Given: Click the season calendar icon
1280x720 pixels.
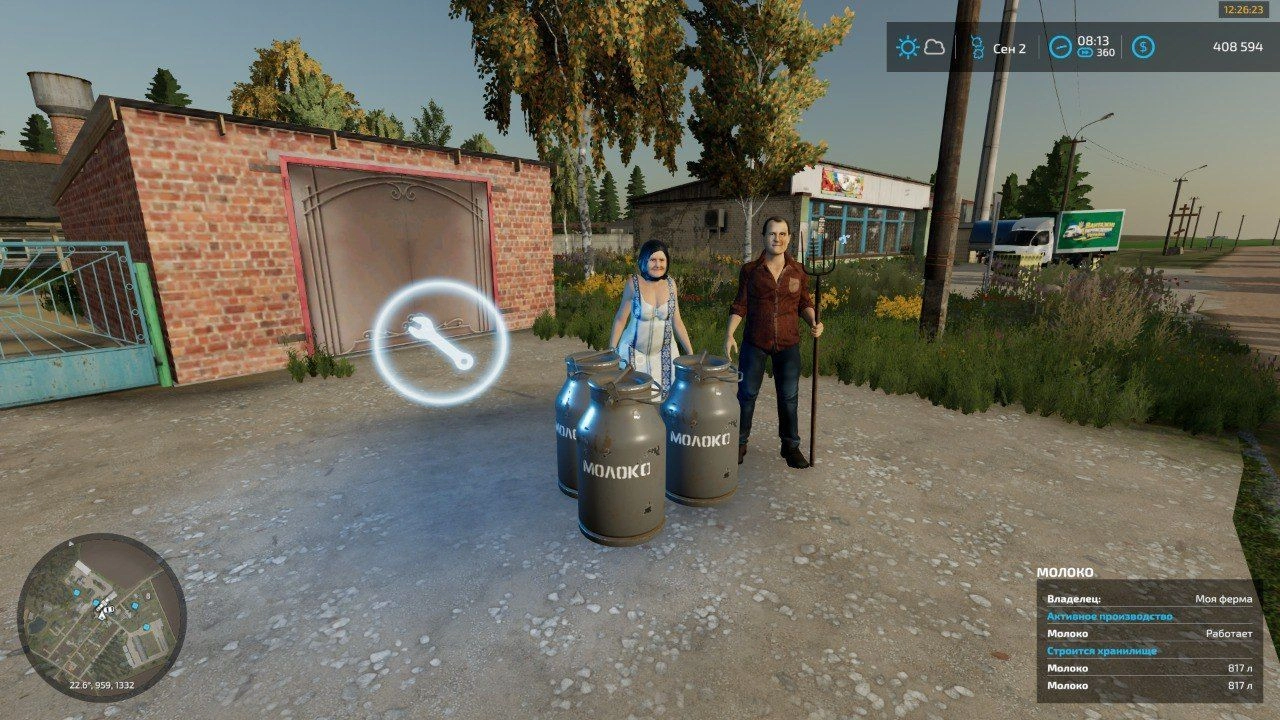Looking at the screenshot, I should (x=977, y=47).
